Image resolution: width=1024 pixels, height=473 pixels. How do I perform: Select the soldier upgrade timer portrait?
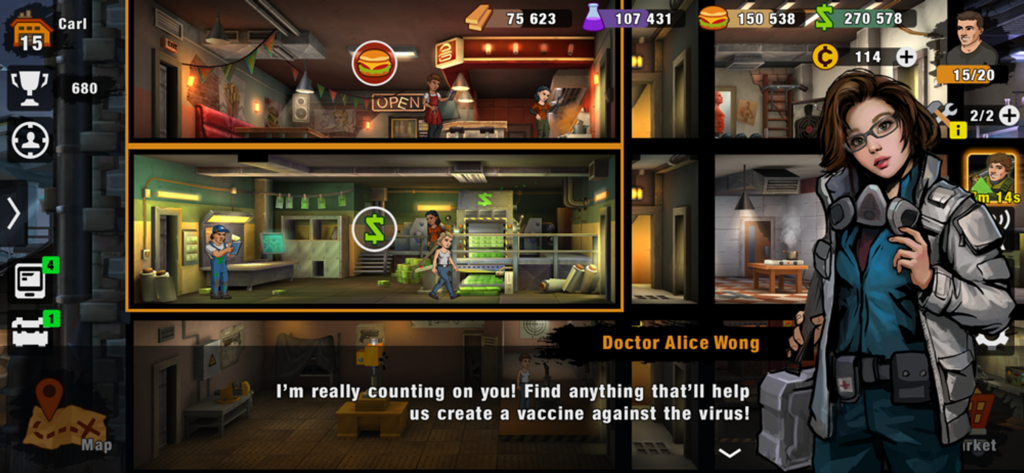click(x=990, y=177)
